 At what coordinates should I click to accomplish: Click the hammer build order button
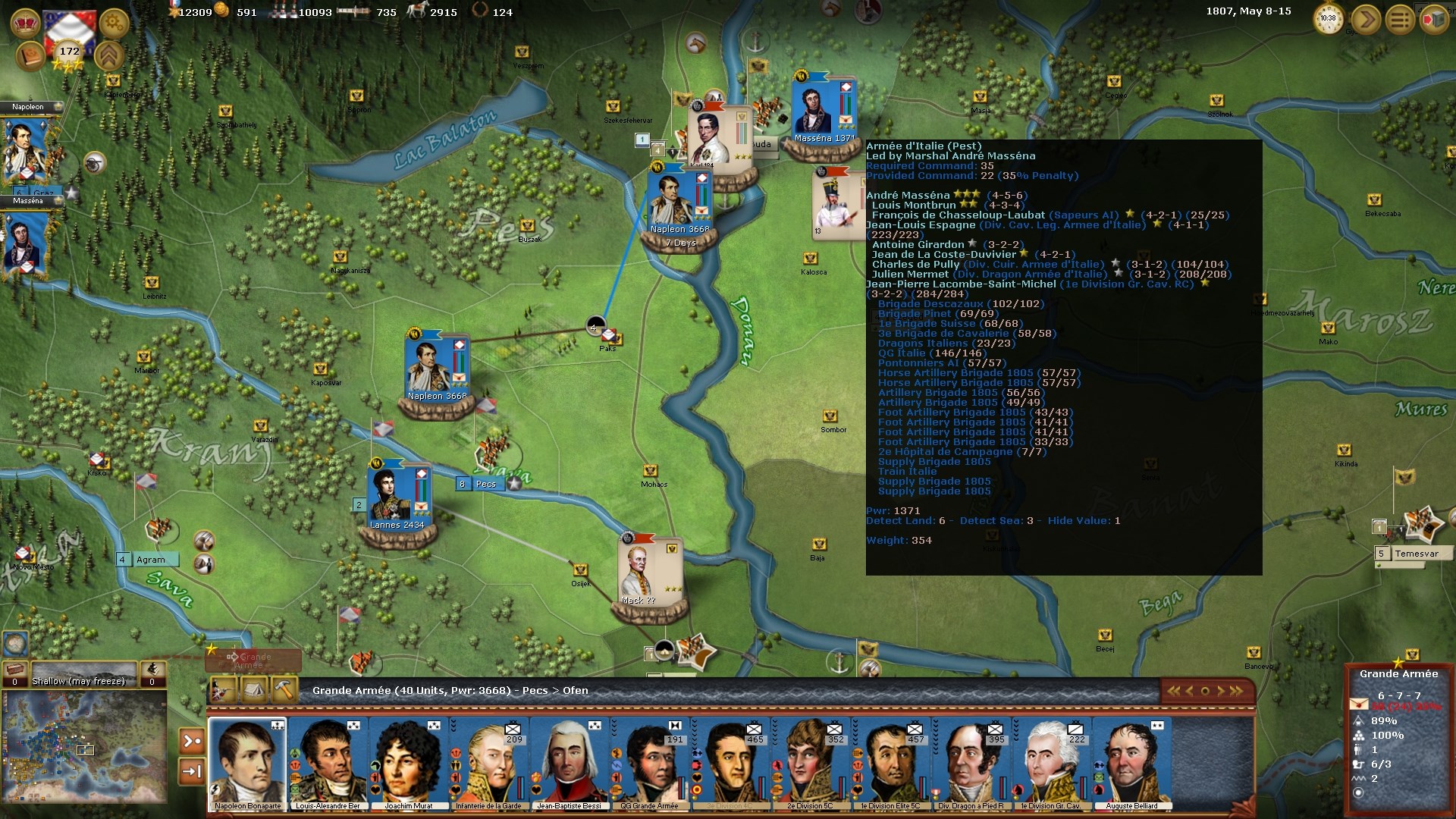[284, 690]
